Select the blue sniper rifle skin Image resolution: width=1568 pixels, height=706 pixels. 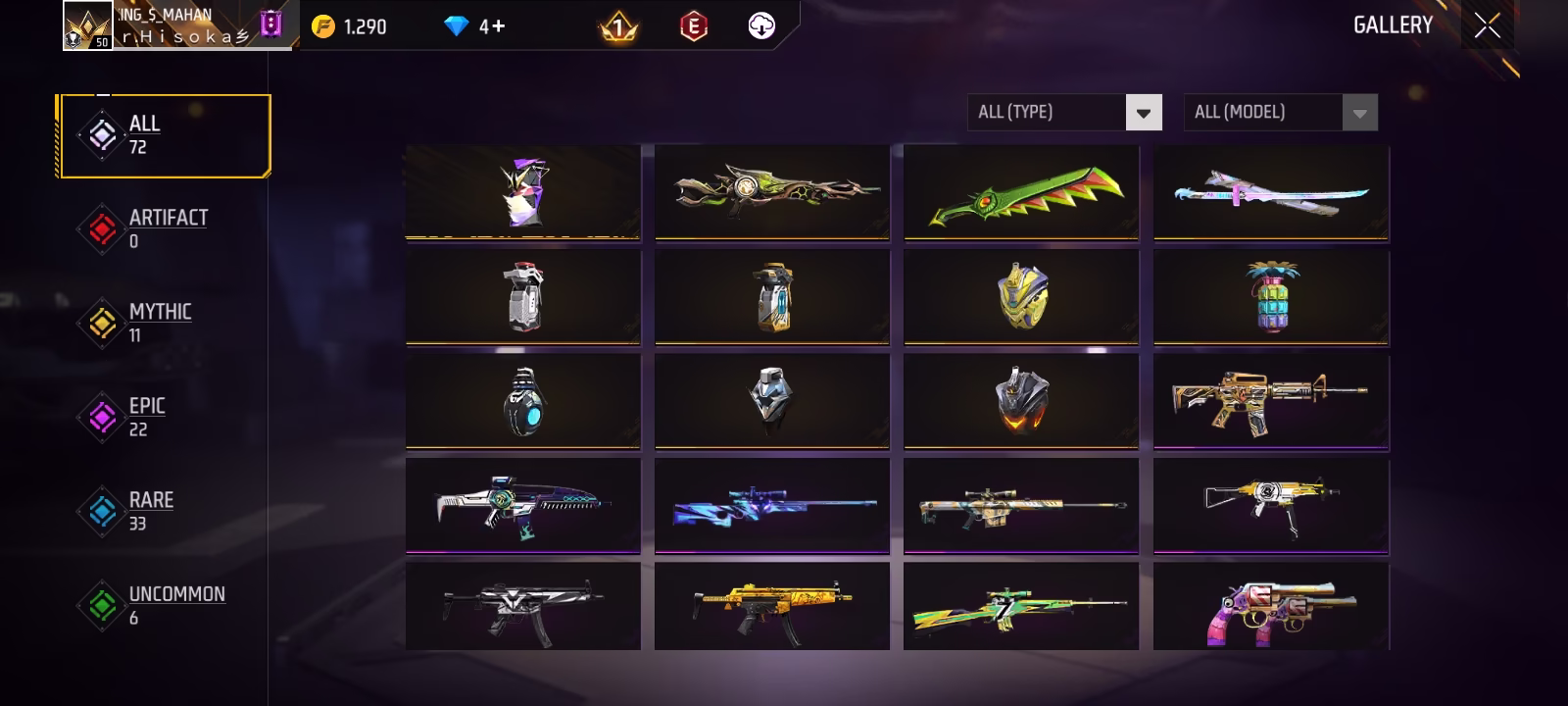point(772,505)
